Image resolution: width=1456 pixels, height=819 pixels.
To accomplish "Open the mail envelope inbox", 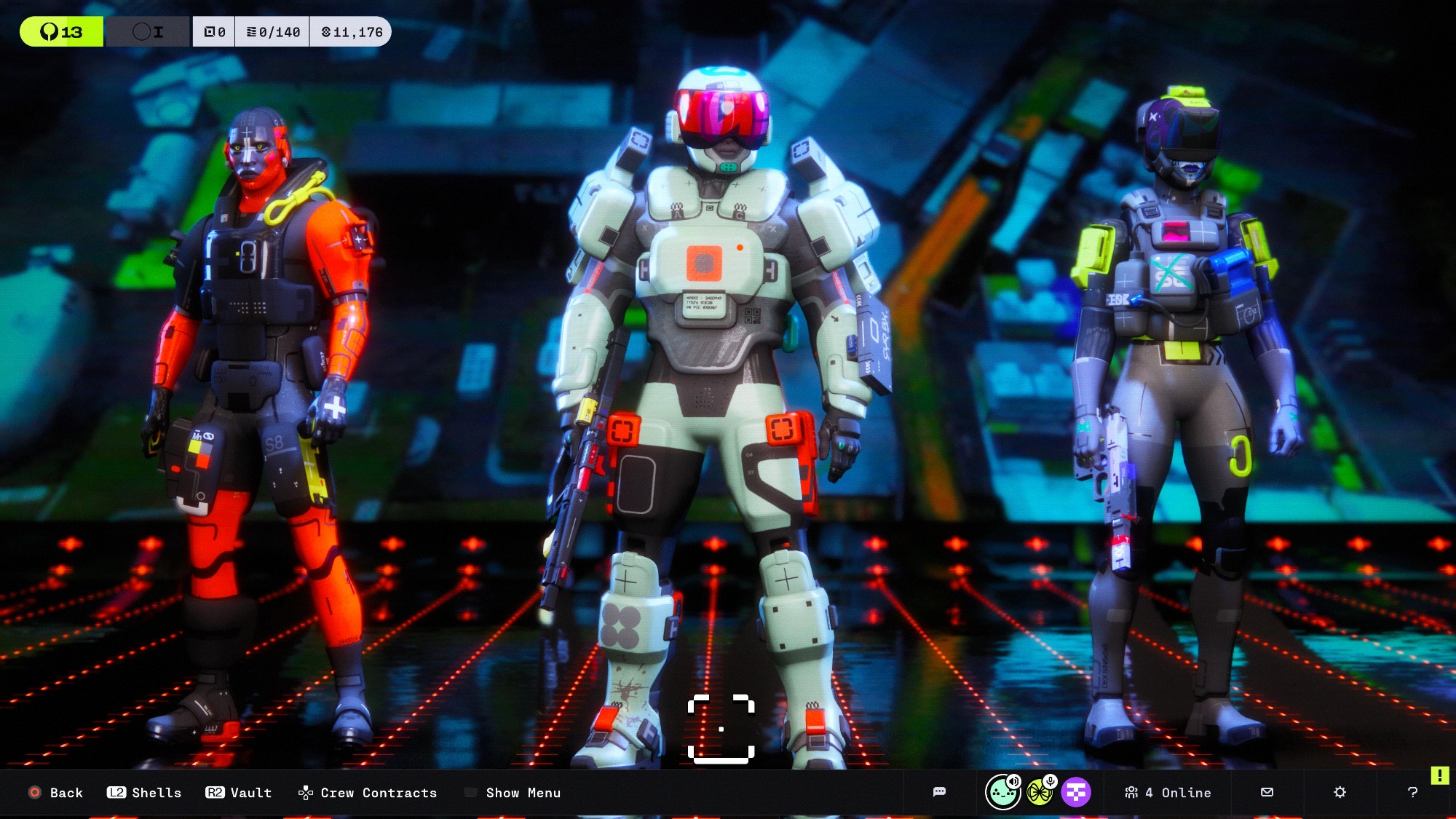I will [1267, 792].
